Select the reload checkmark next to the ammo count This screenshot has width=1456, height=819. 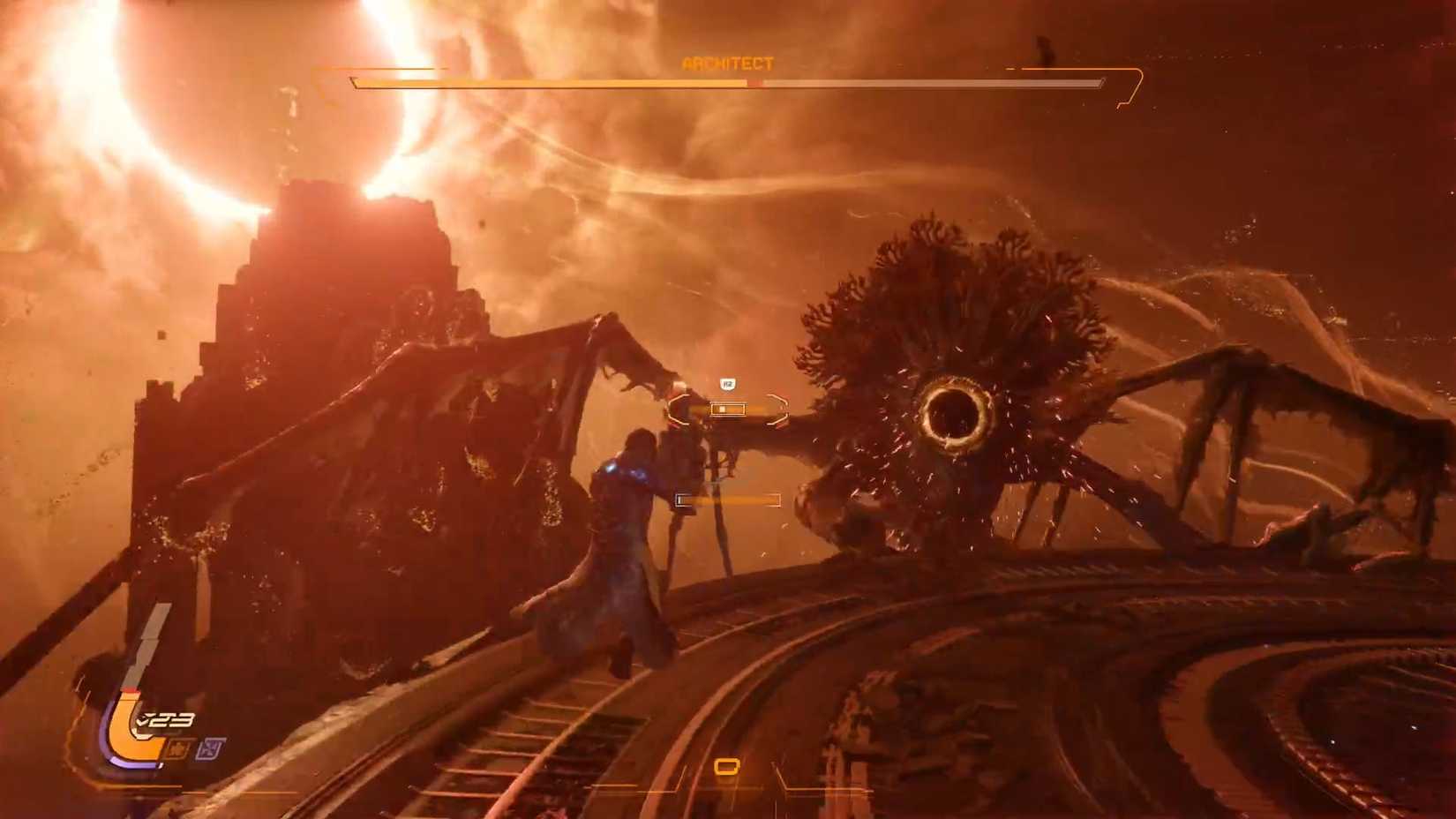(x=140, y=719)
